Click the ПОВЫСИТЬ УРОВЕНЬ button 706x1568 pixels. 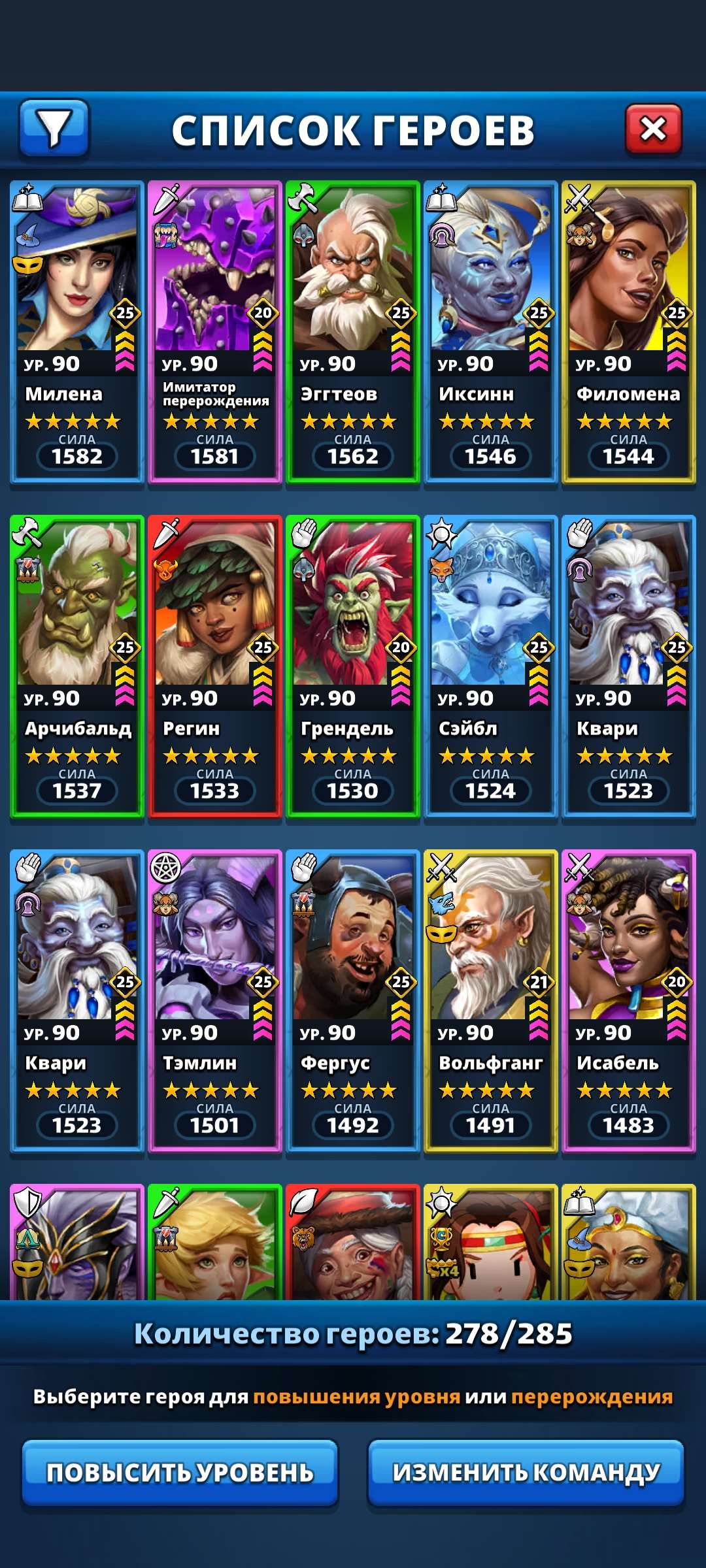pos(180,1473)
